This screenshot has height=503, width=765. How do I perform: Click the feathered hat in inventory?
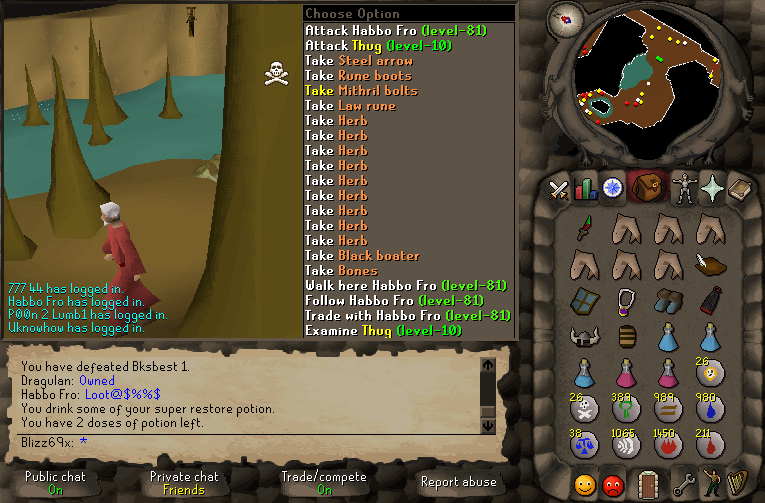pos(709,265)
